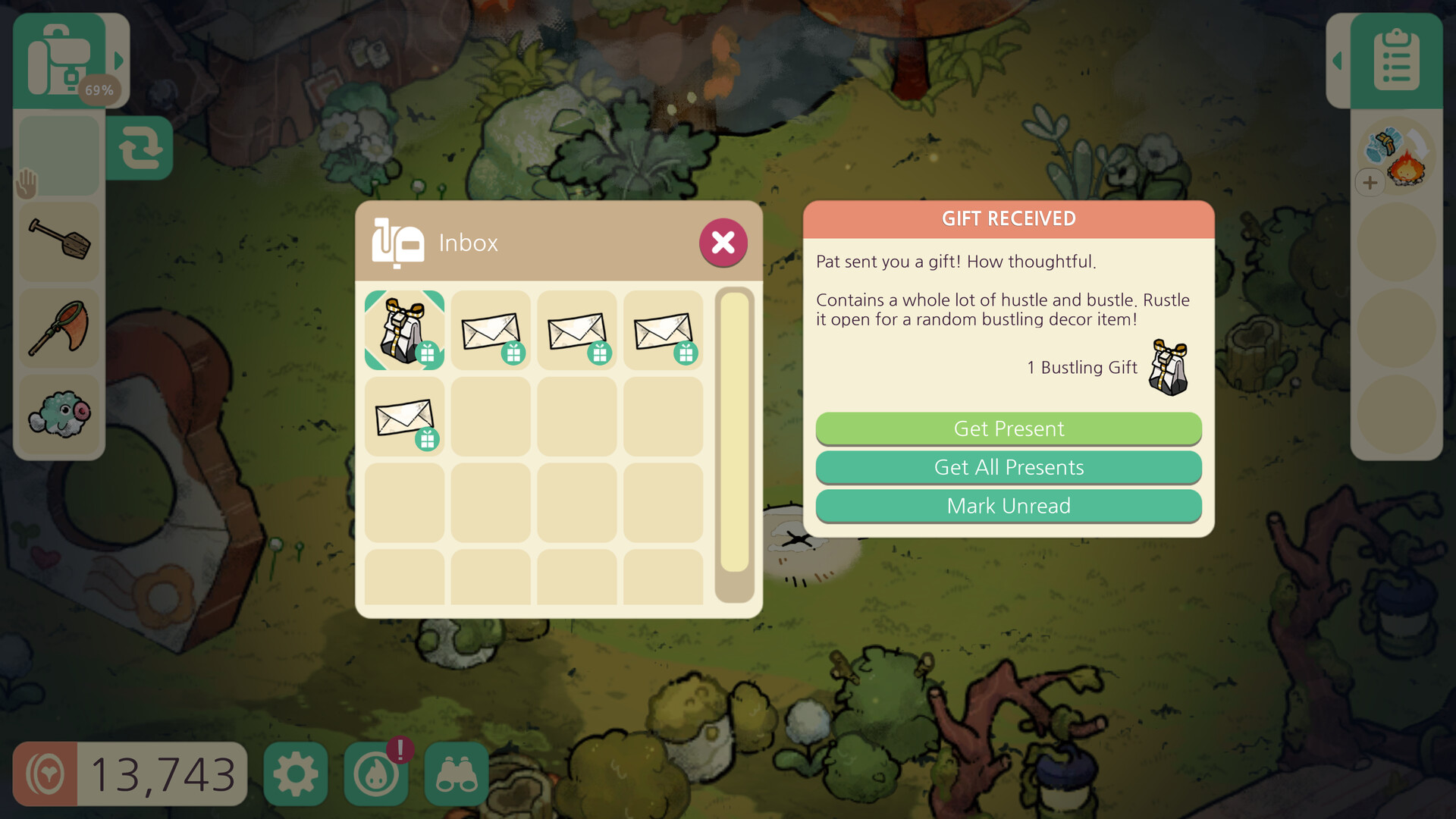Select the bug net tool

pyautogui.click(x=59, y=328)
